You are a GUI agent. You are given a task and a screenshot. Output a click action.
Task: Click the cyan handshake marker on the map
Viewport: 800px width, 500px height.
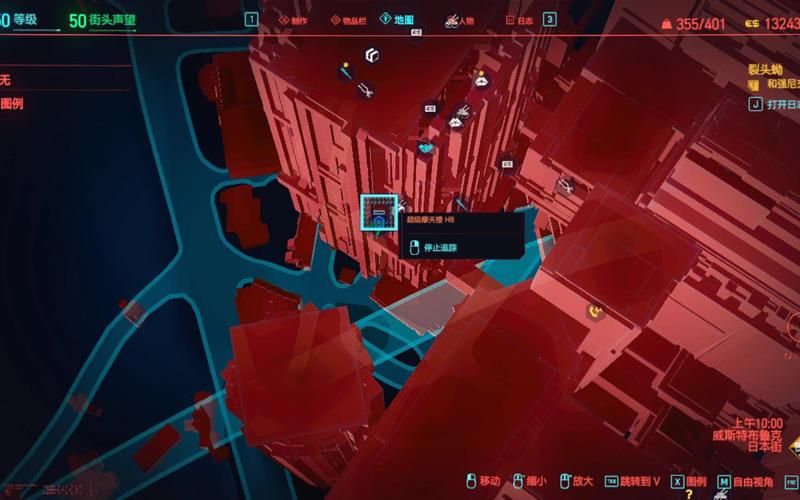pos(426,148)
